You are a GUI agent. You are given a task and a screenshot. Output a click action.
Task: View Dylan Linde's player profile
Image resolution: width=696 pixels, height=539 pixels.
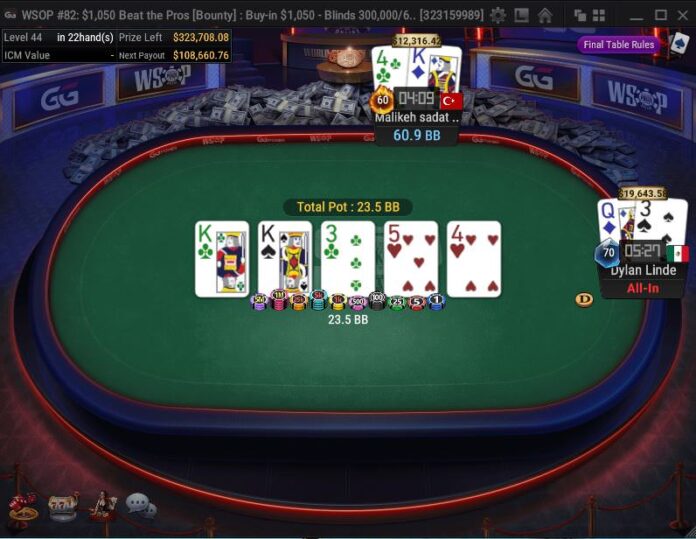point(644,270)
